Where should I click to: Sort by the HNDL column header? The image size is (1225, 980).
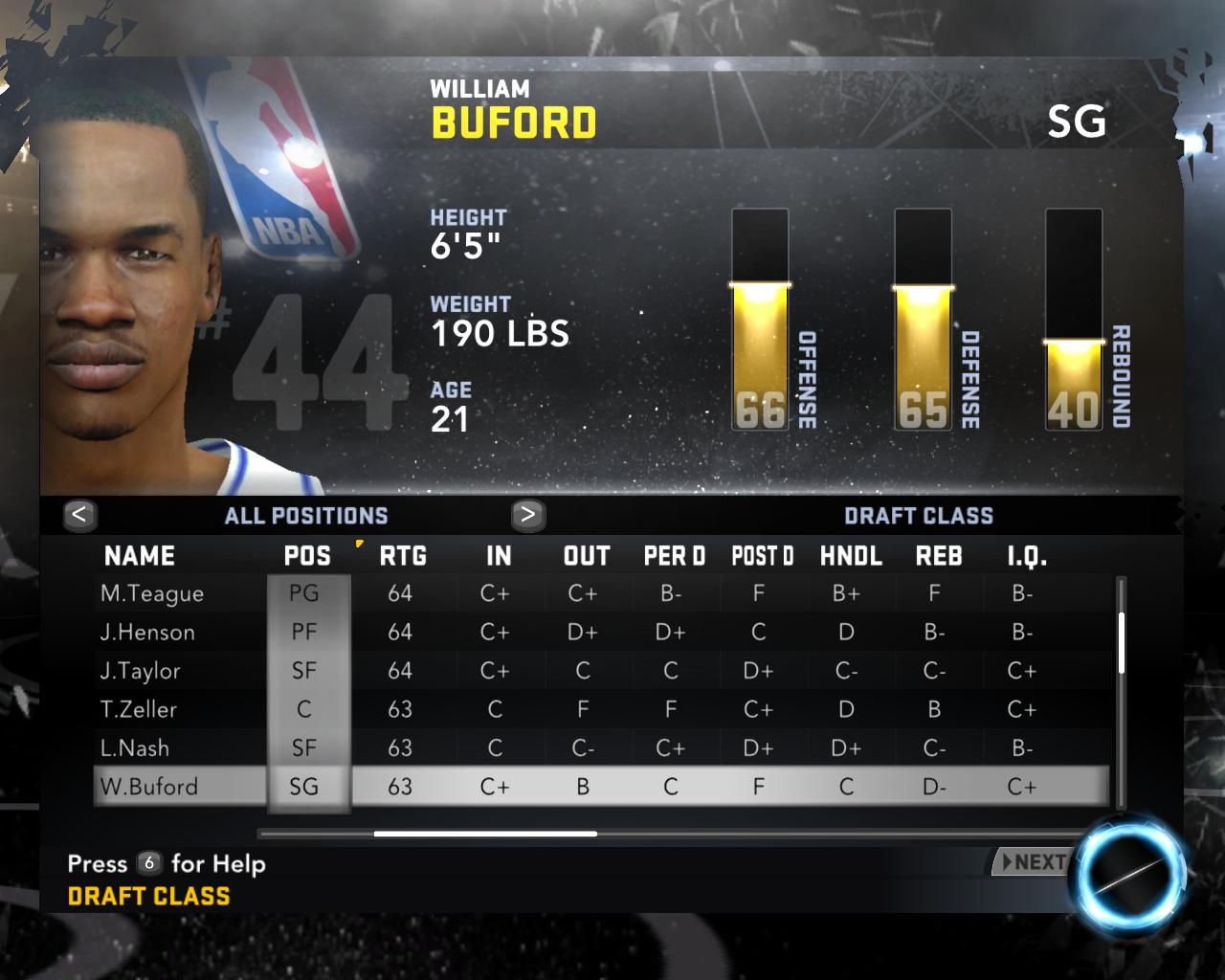(851, 556)
